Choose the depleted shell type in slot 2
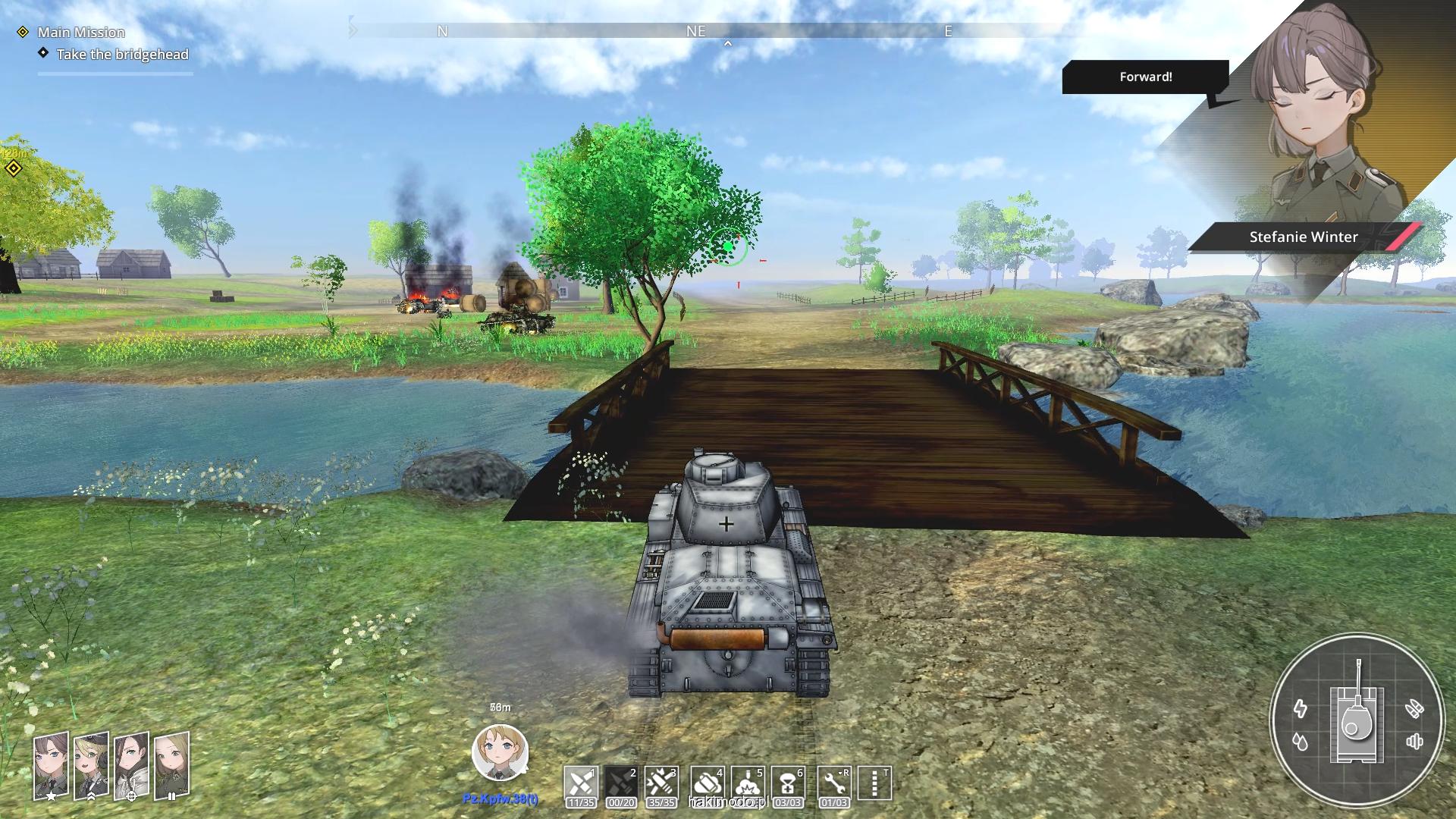The height and width of the screenshot is (819, 1456). [621, 783]
